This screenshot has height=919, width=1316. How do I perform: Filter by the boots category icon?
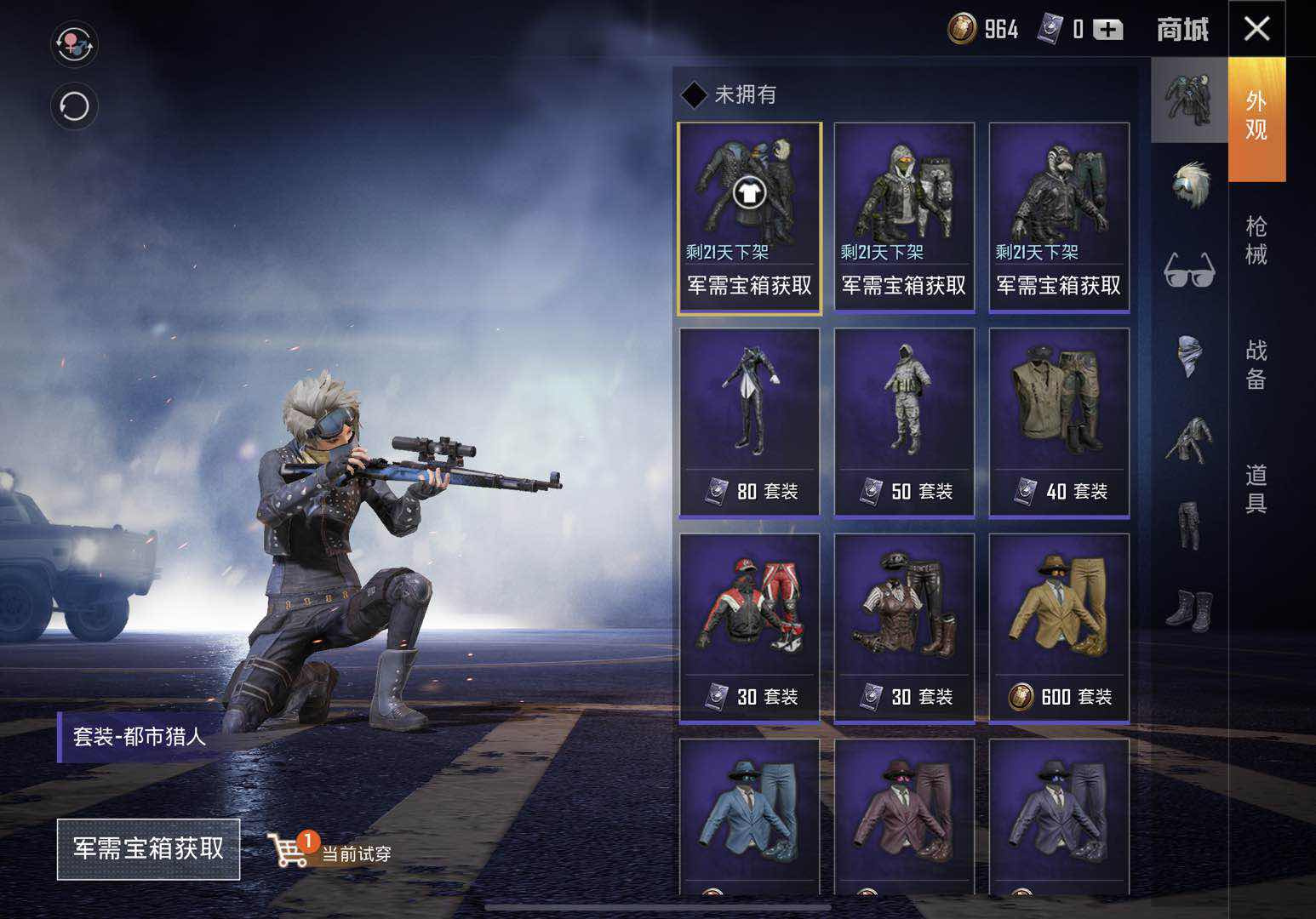point(1189,608)
